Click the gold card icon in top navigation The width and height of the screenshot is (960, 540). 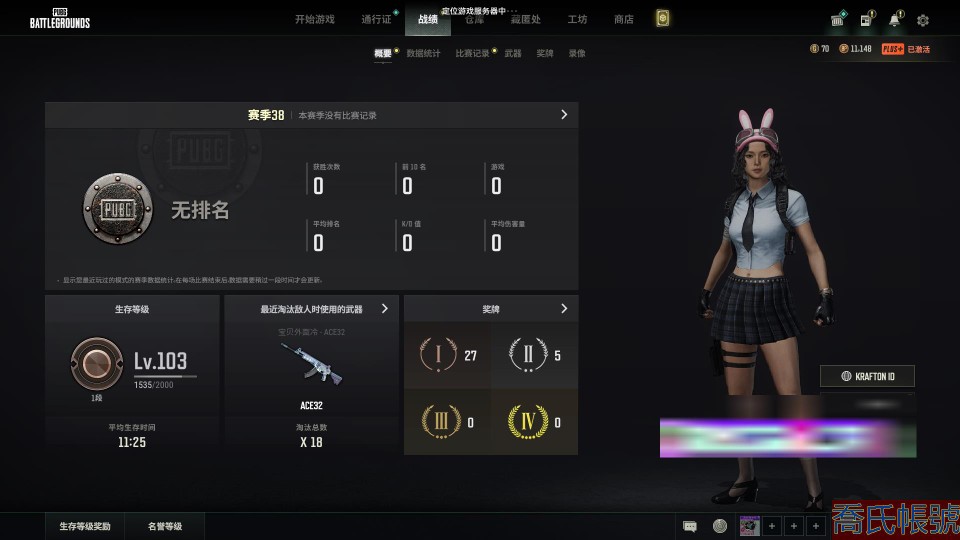pyautogui.click(x=662, y=18)
